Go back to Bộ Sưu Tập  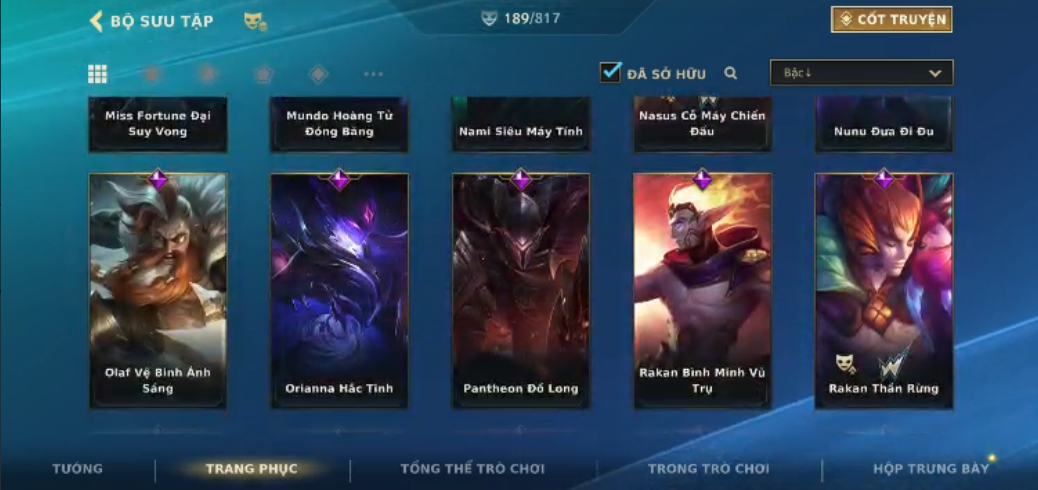(150, 21)
